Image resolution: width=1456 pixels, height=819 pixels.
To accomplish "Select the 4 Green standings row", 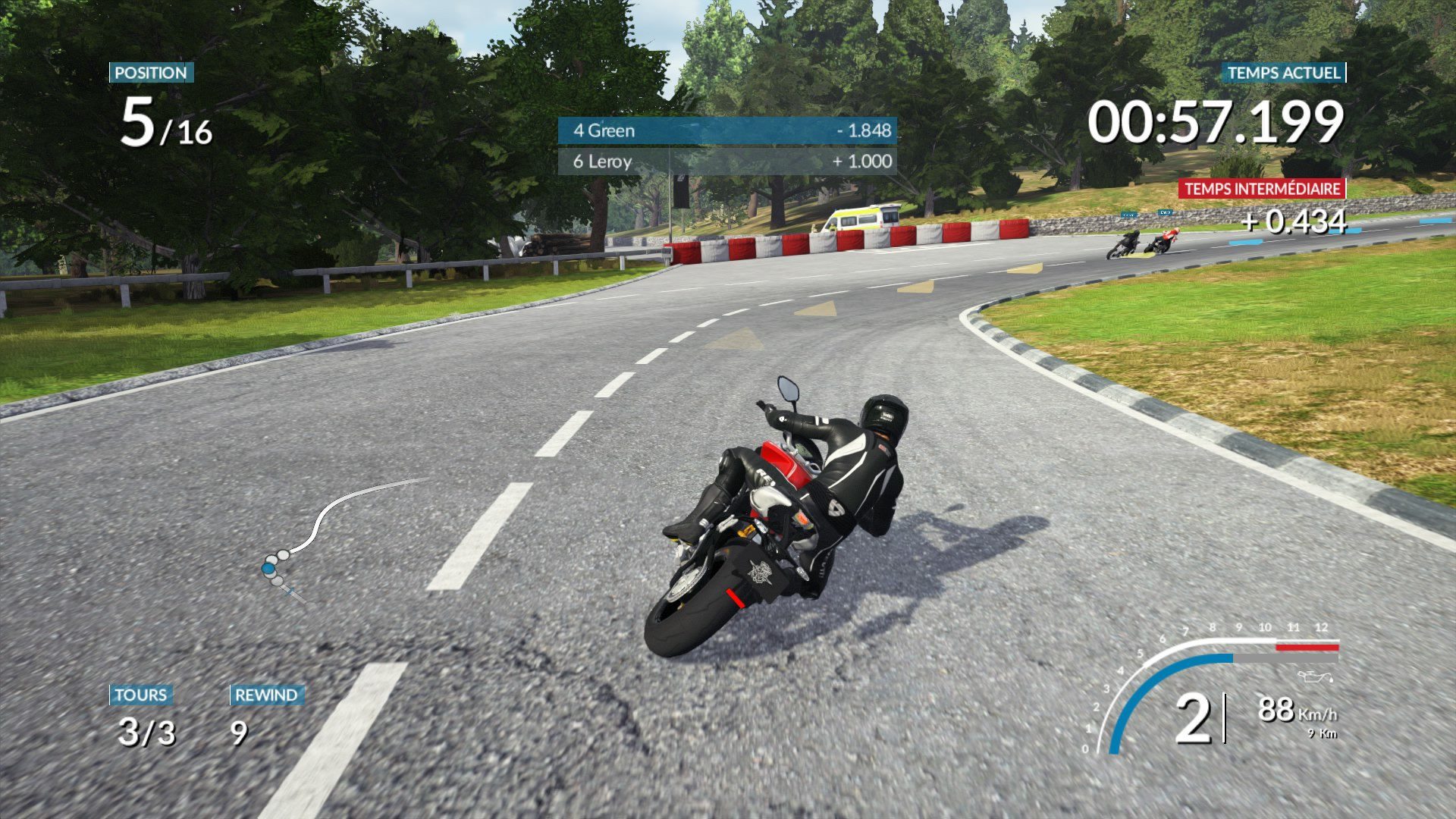I will (726, 130).
